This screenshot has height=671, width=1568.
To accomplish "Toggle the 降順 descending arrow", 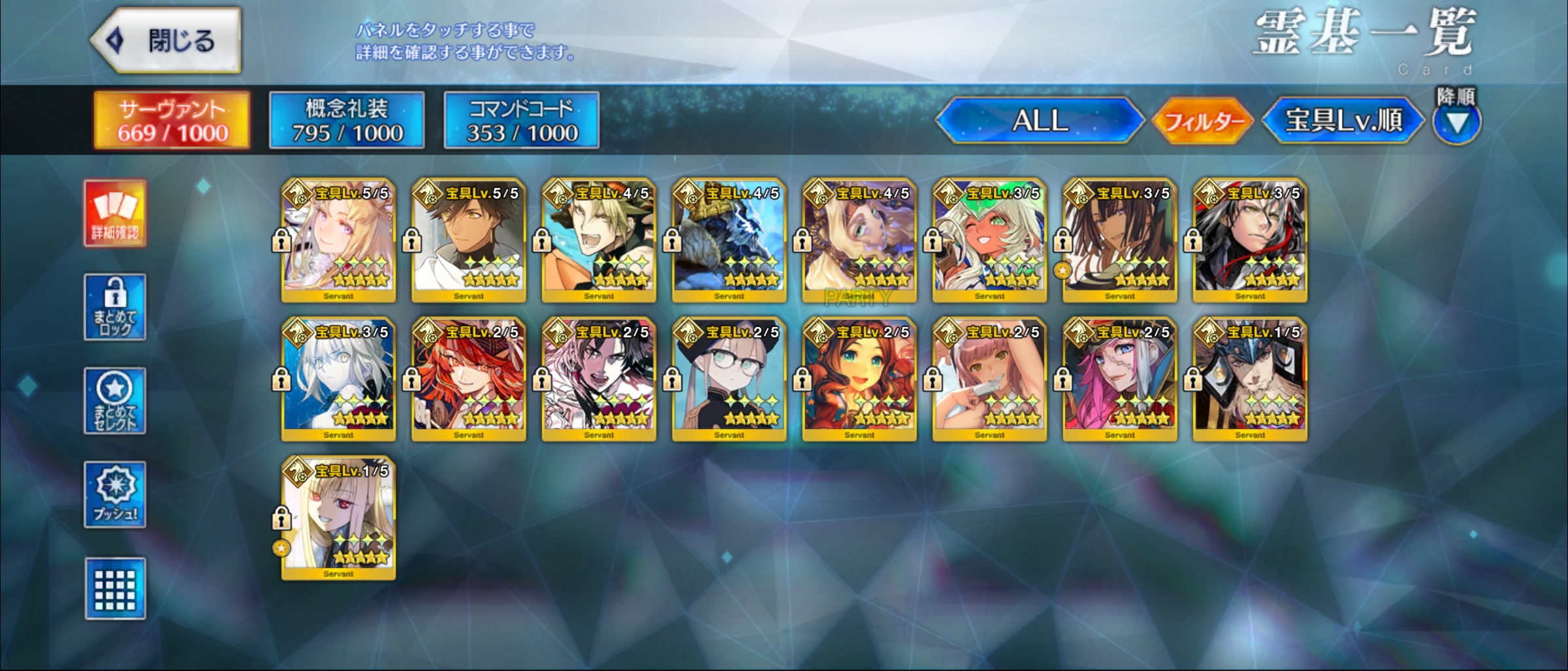I will 1456,122.
